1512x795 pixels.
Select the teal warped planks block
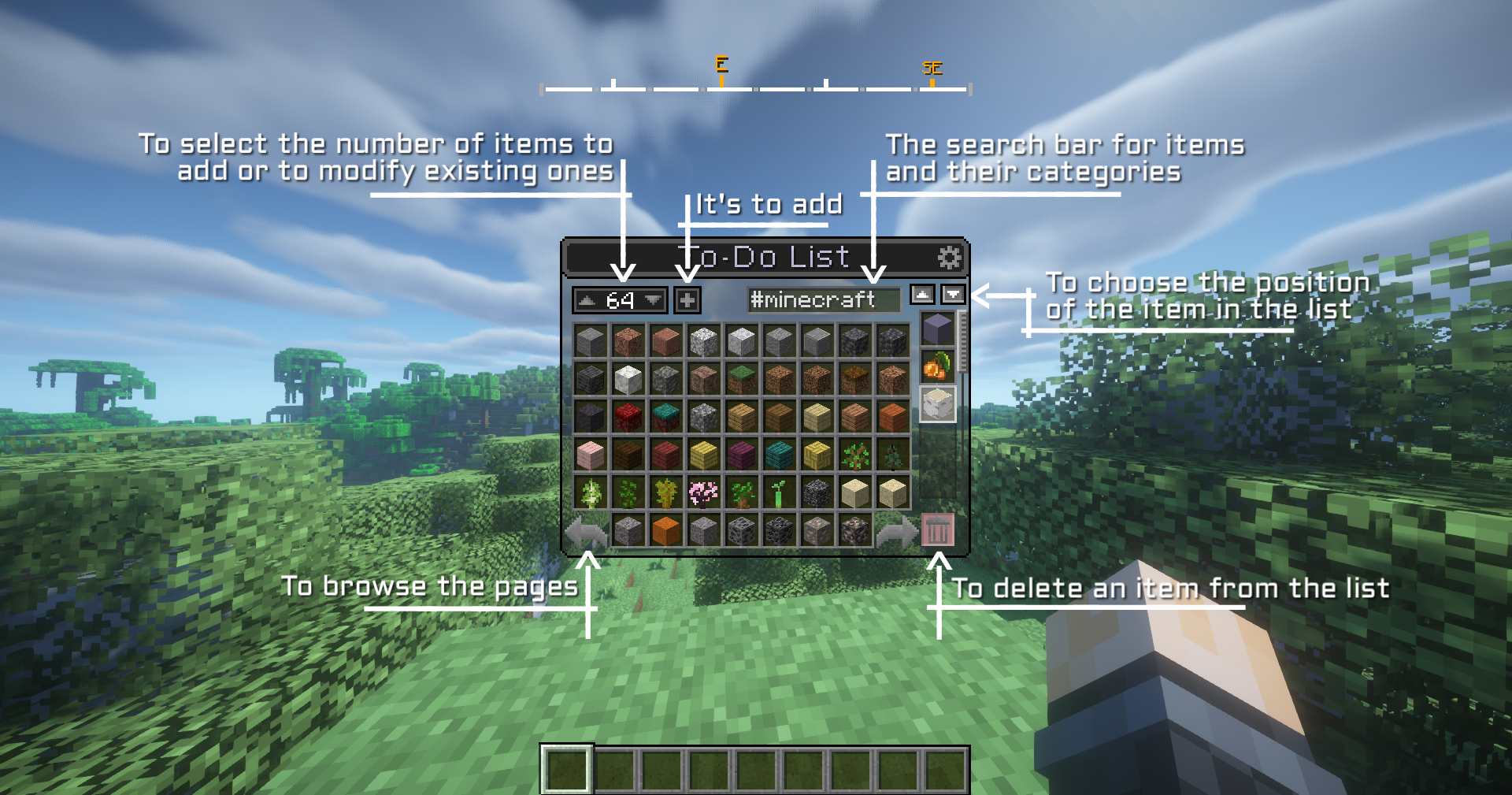click(x=778, y=455)
